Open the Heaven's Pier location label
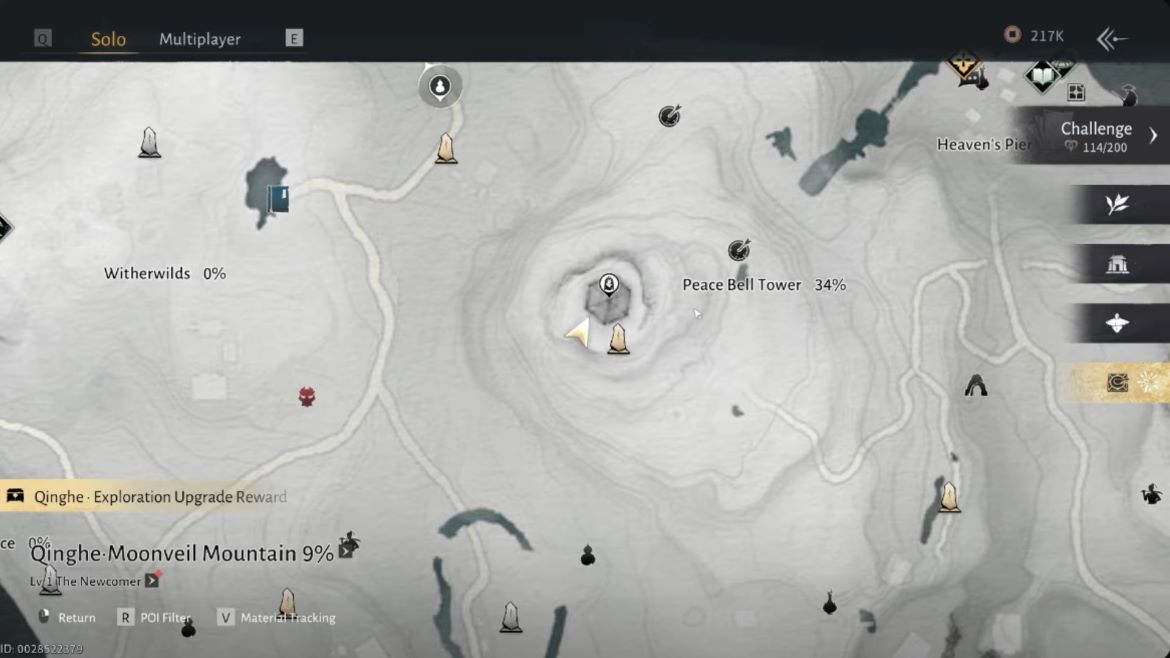The image size is (1170, 658). point(983,145)
